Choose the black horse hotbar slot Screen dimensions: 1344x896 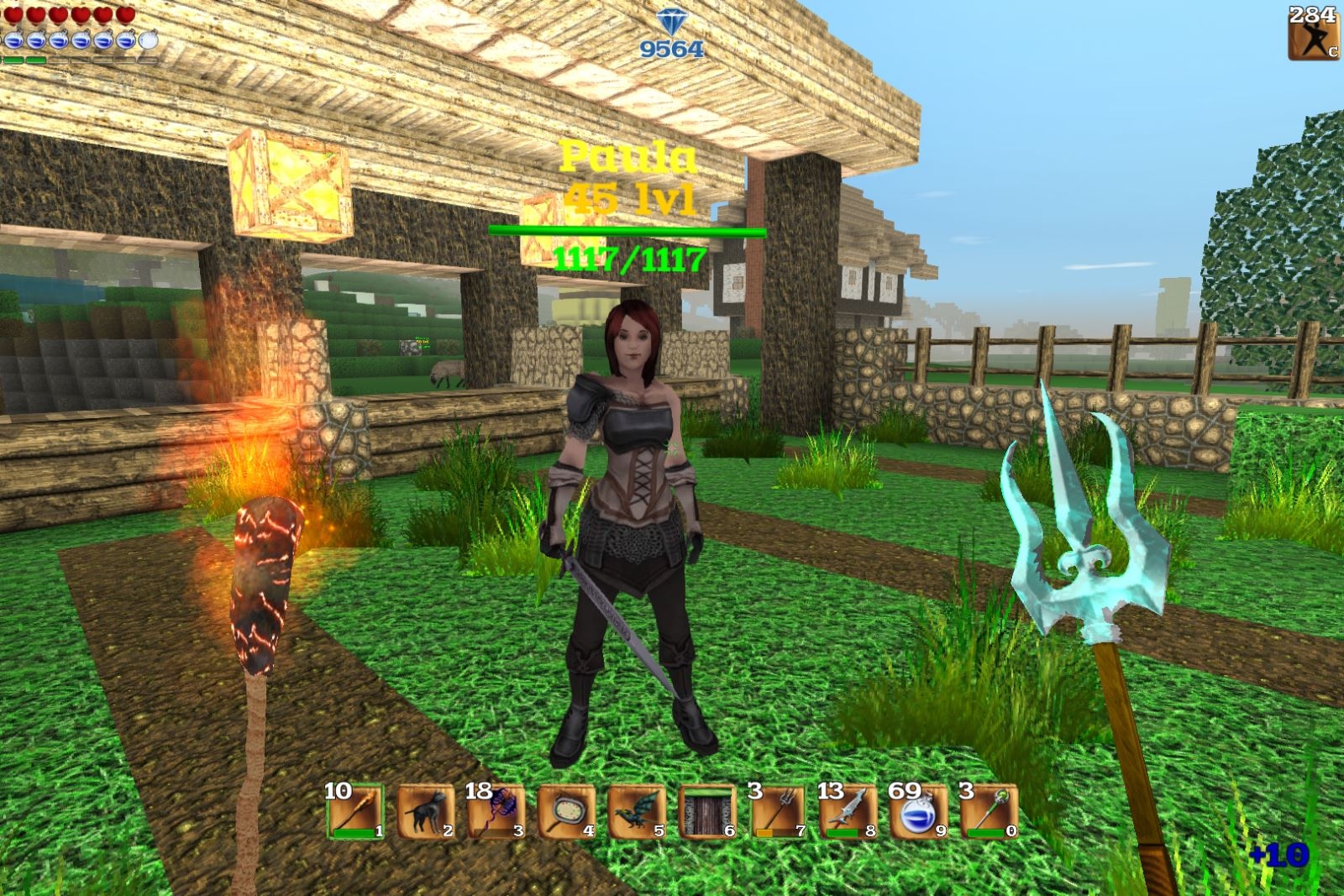(426, 812)
